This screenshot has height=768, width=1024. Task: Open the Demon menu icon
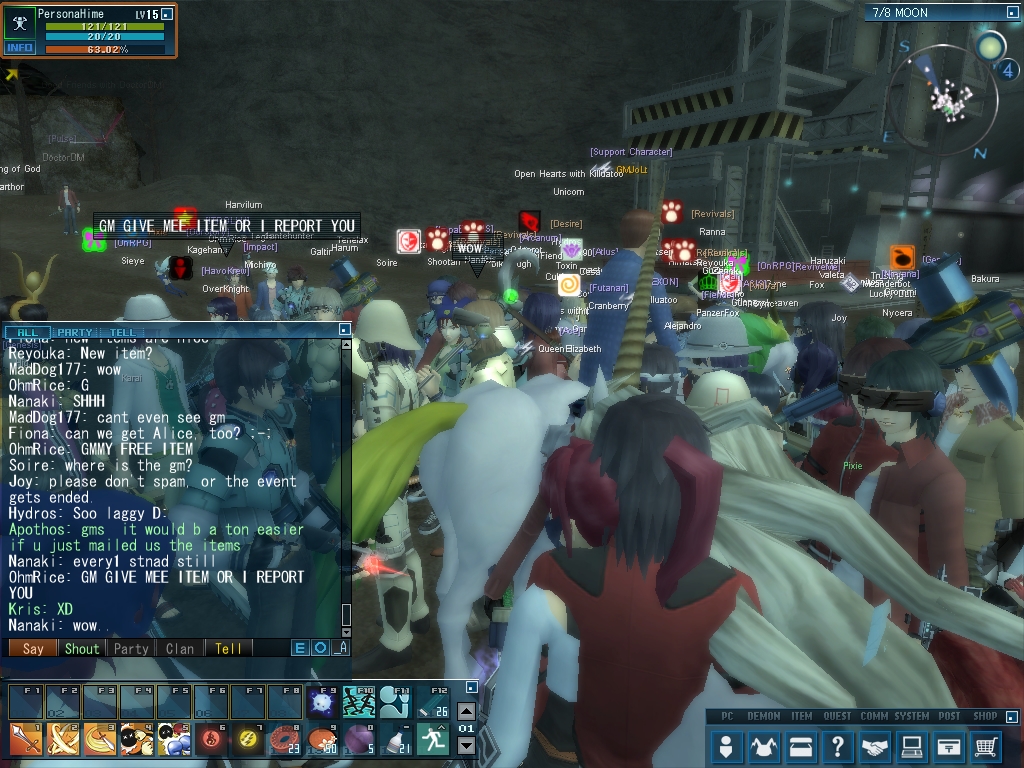[x=765, y=746]
